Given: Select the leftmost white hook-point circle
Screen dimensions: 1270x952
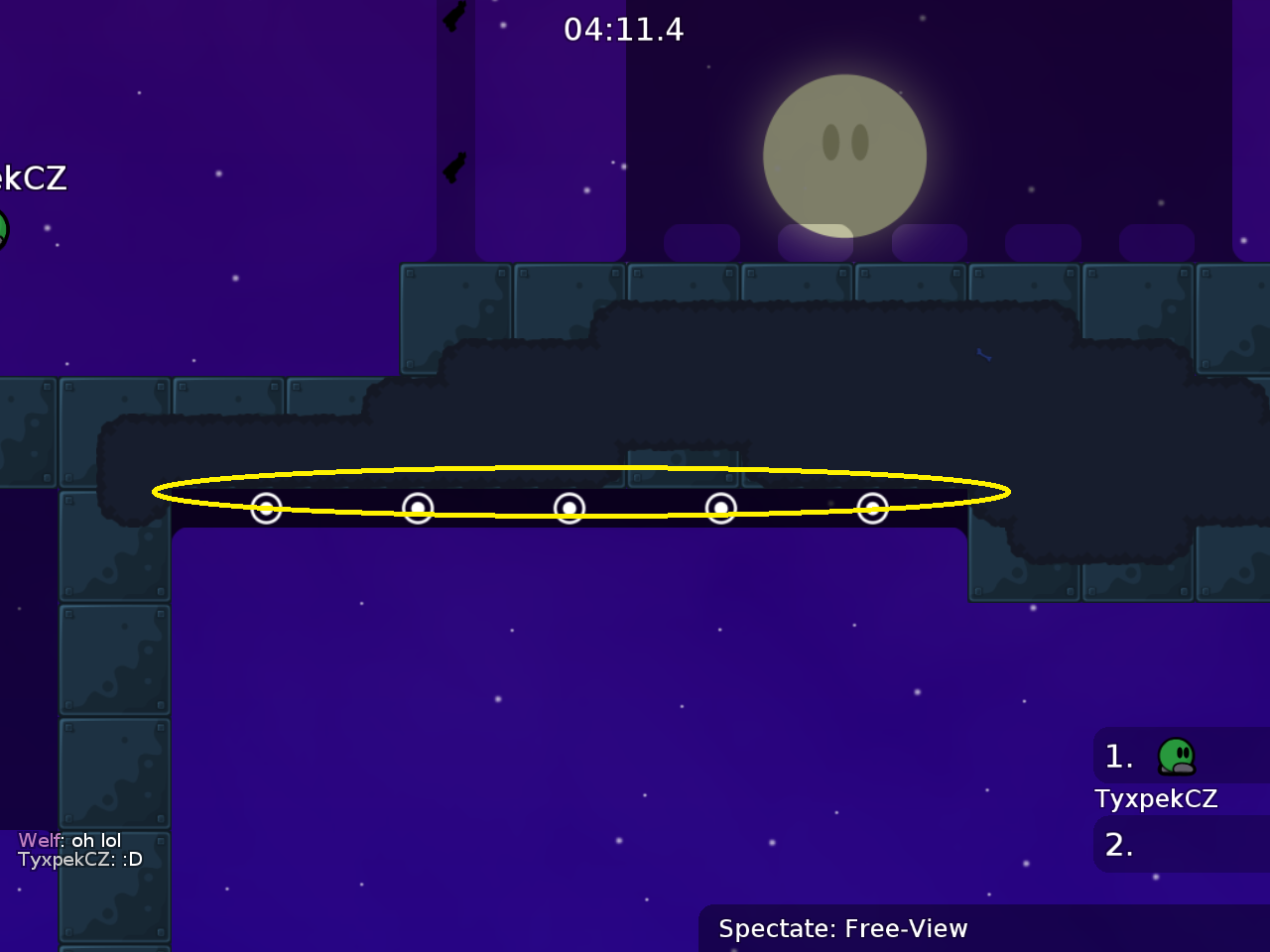Looking at the screenshot, I should click(x=266, y=508).
